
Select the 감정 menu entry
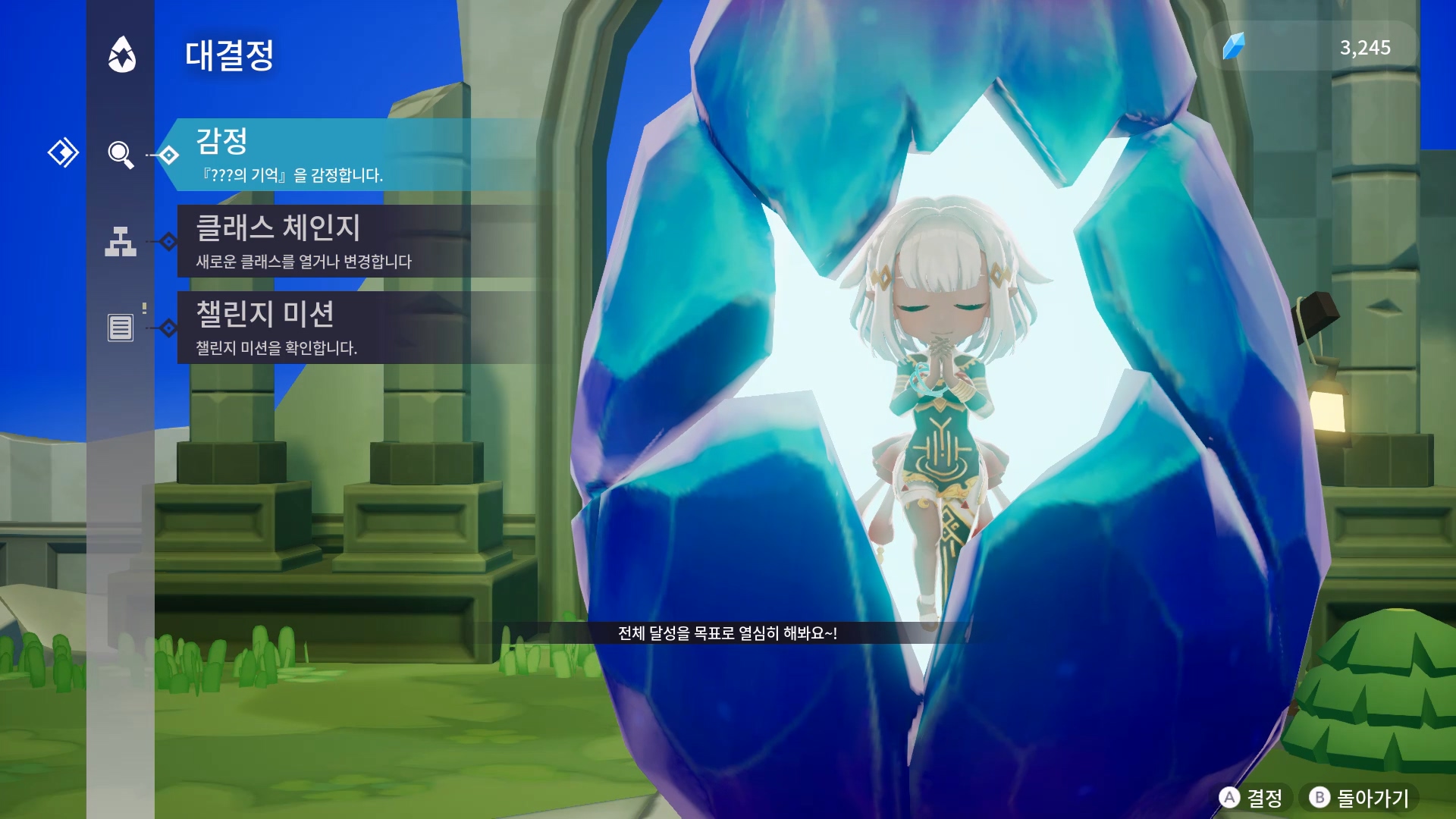349,155
